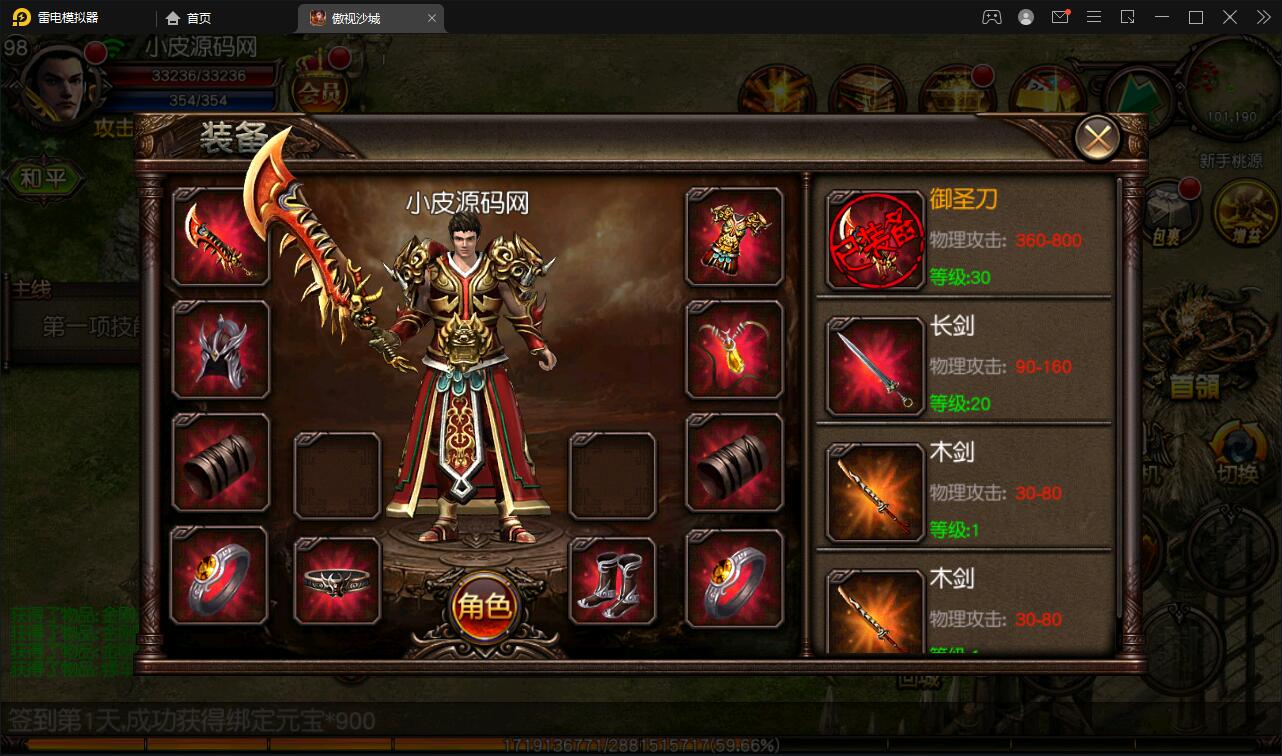Expand hidden controls via the top-right chevron
This screenshot has height=756, width=1282.
tap(1262, 17)
